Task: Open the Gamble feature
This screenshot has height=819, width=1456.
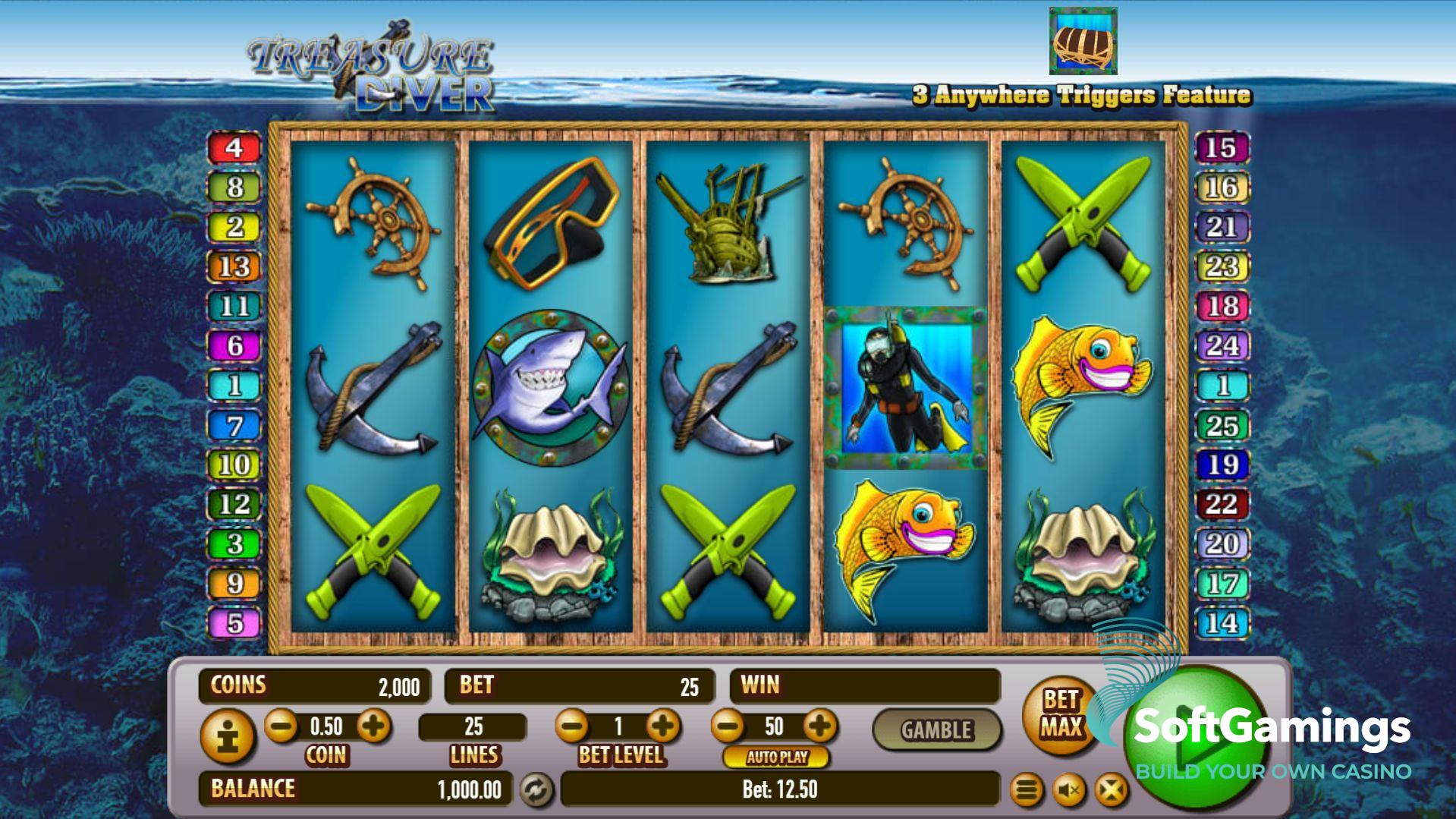Action: (936, 730)
